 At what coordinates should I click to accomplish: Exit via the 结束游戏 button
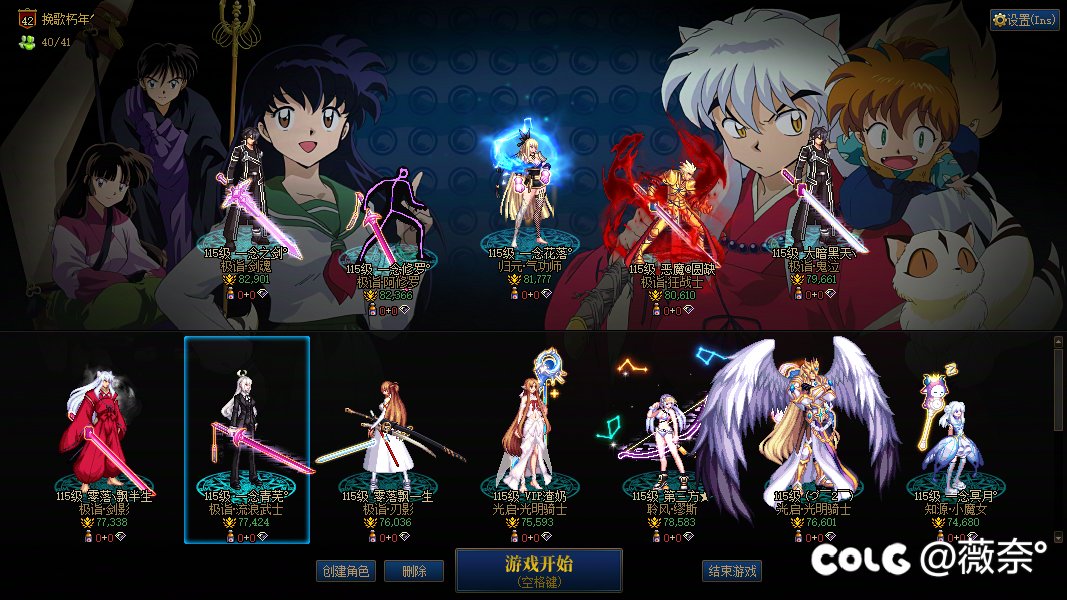click(733, 571)
